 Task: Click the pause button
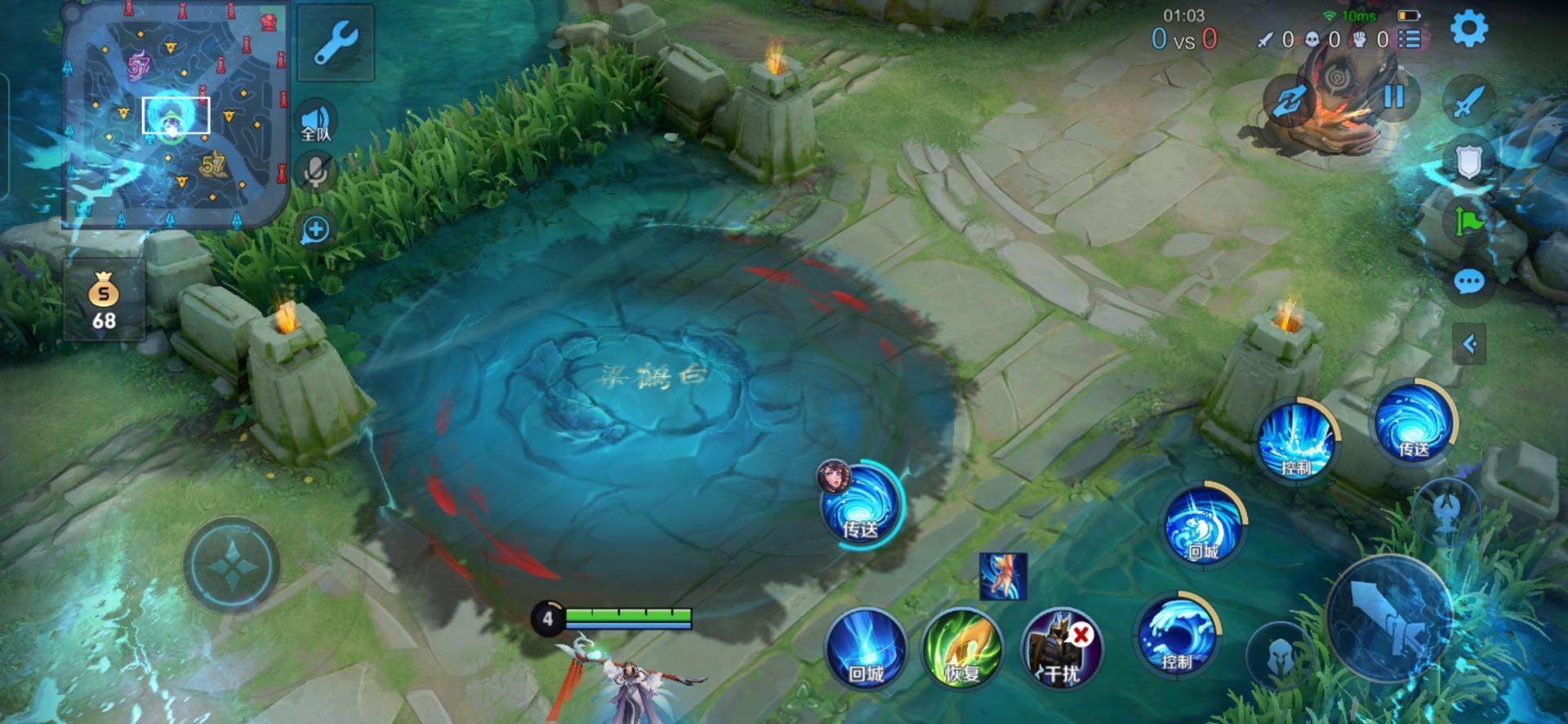click(x=1393, y=96)
